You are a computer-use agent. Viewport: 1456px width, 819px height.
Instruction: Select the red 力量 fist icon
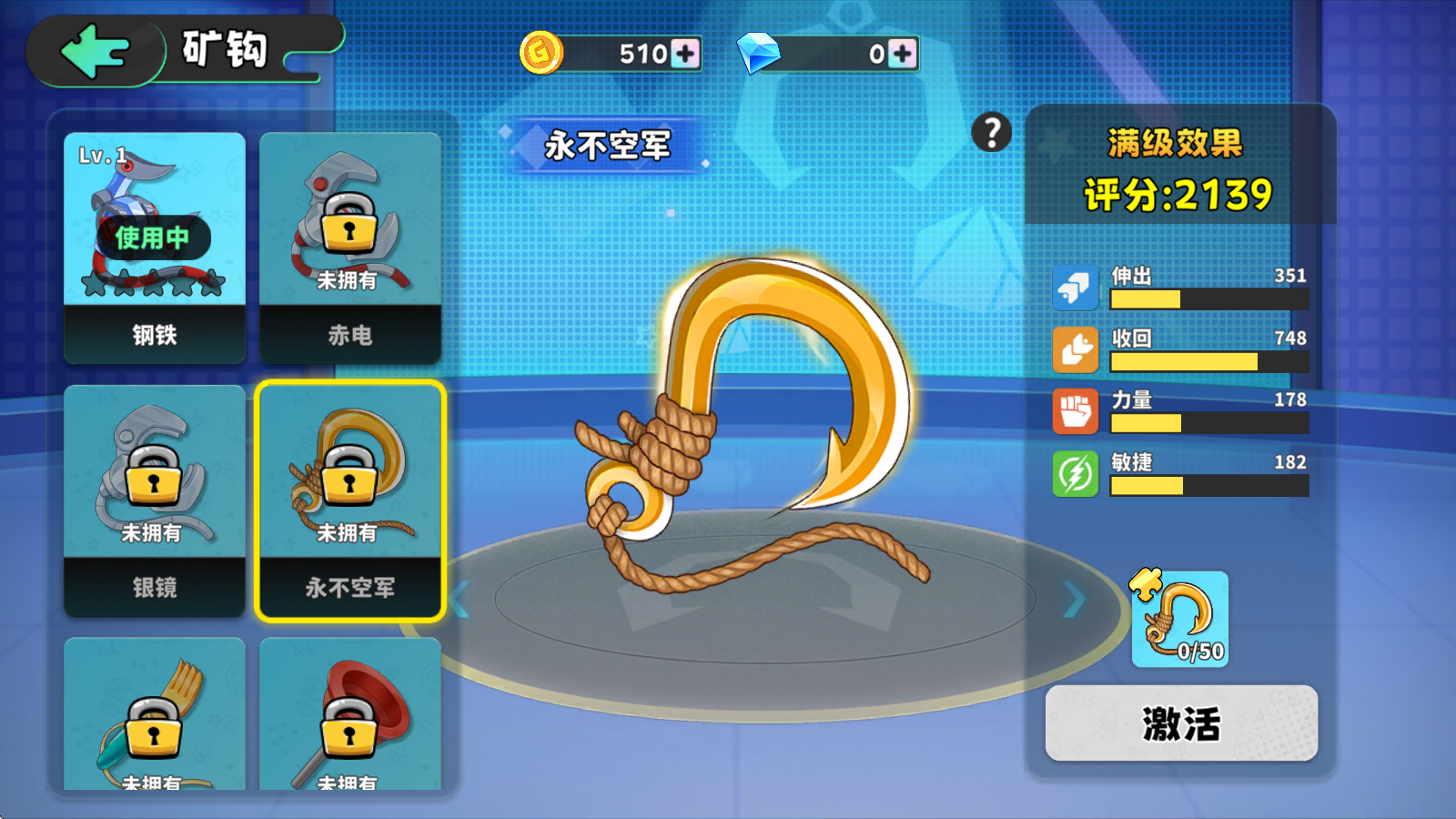(x=1076, y=412)
